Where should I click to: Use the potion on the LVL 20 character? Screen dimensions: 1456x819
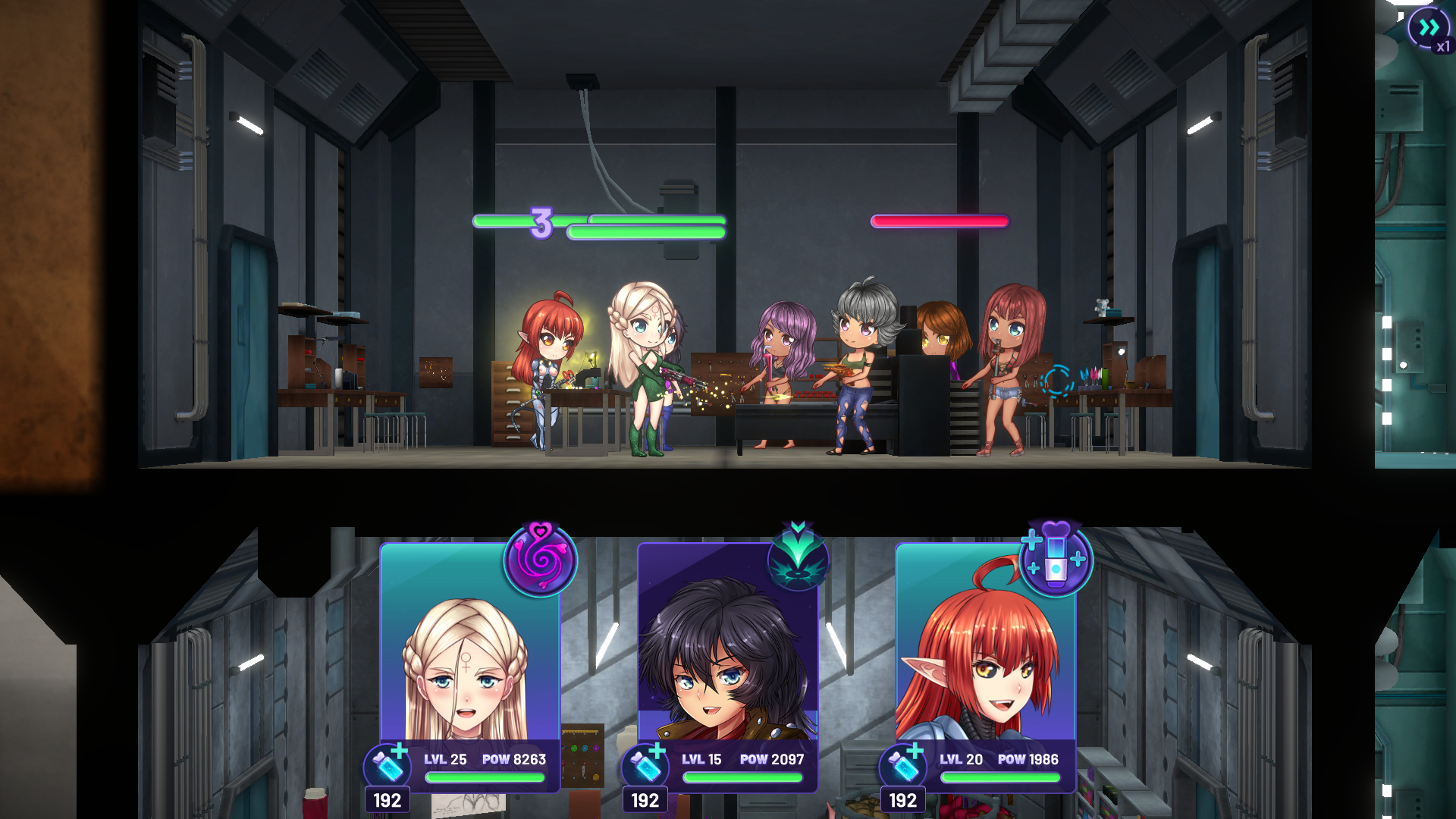904,767
